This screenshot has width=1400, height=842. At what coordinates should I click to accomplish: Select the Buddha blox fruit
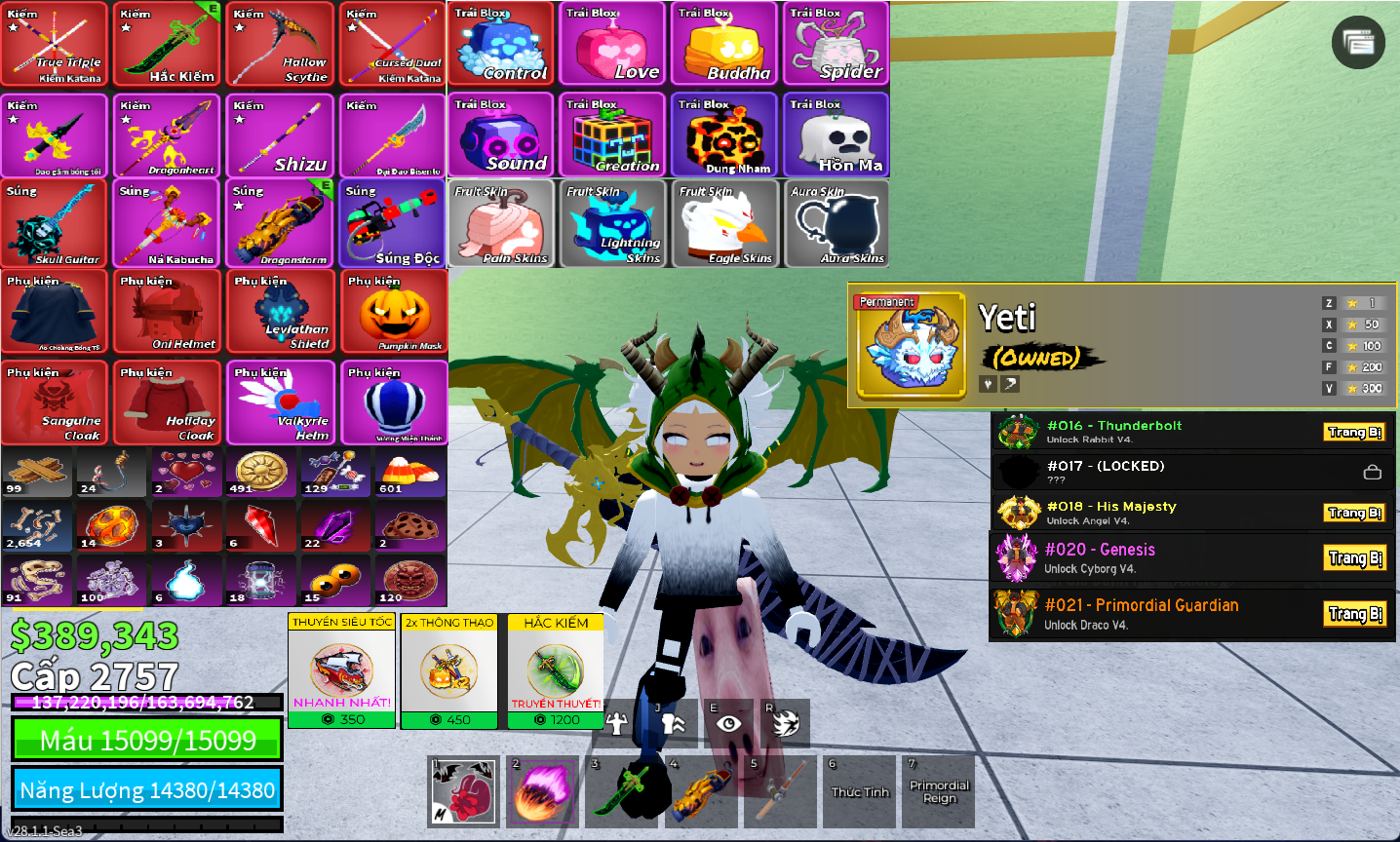[724, 45]
